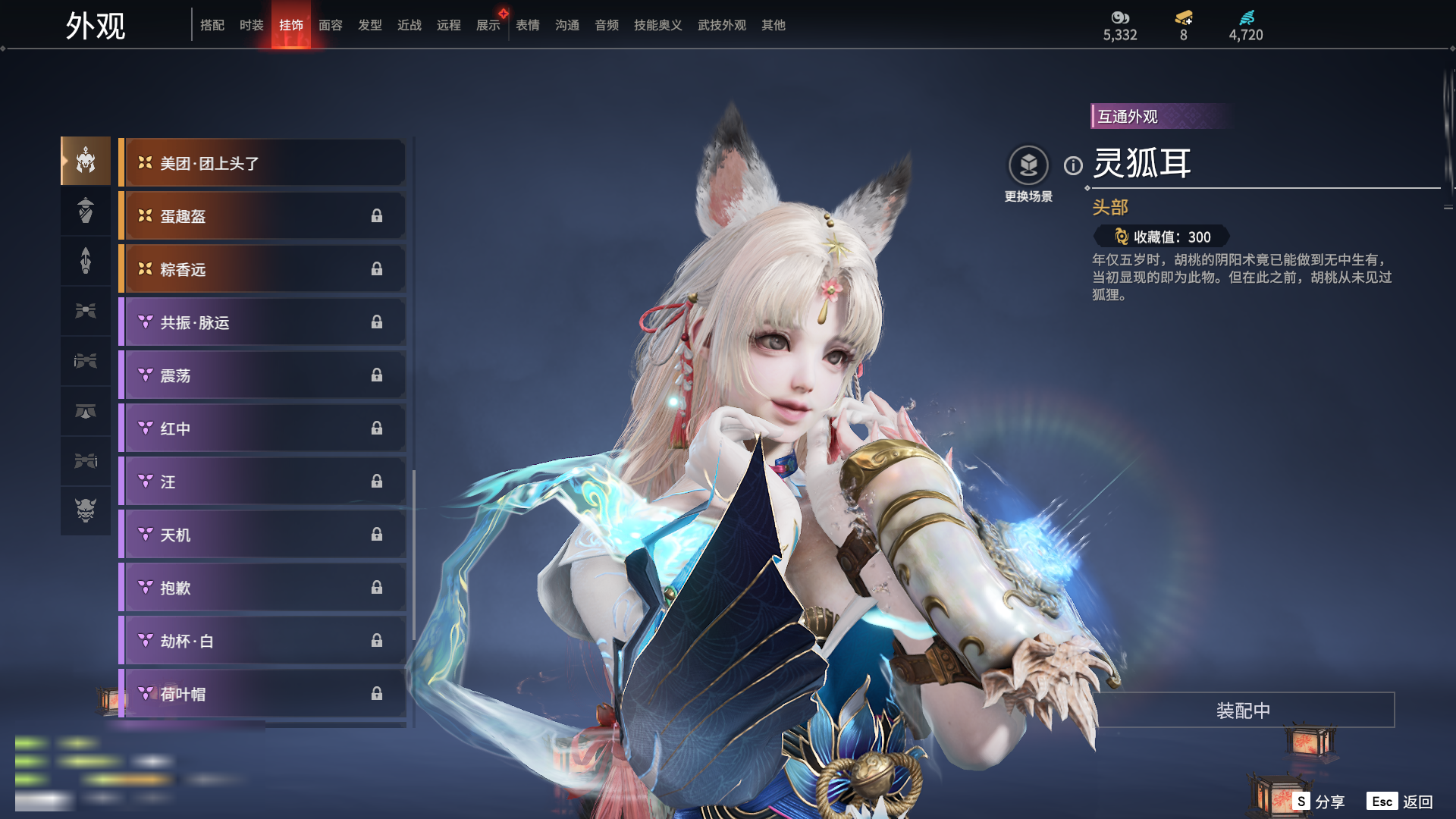The height and width of the screenshot is (819, 1456).
Task: Select the 共振·脉运 list entry
Action: pos(262,322)
